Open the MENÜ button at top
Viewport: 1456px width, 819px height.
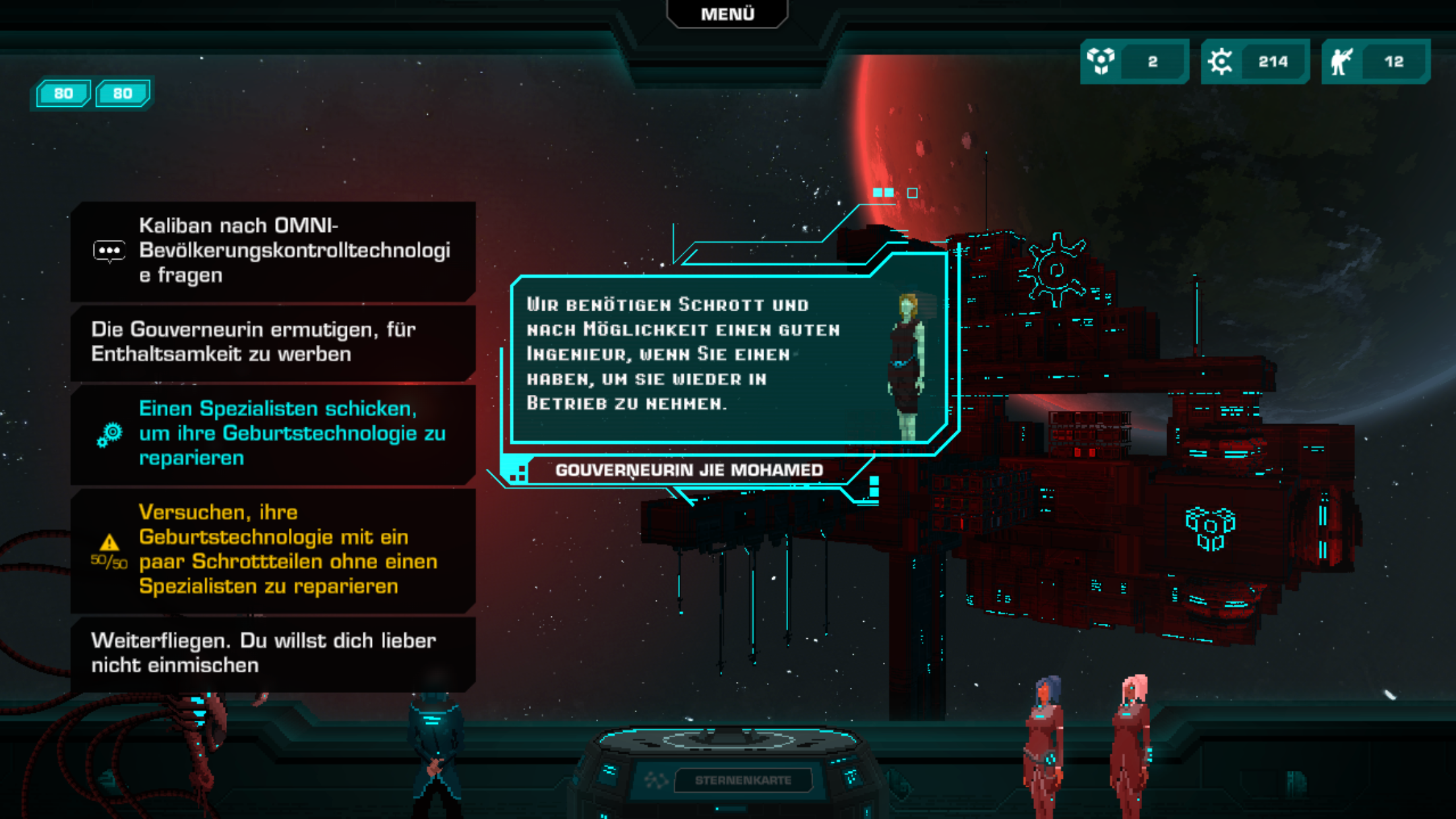tap(727, 14)
